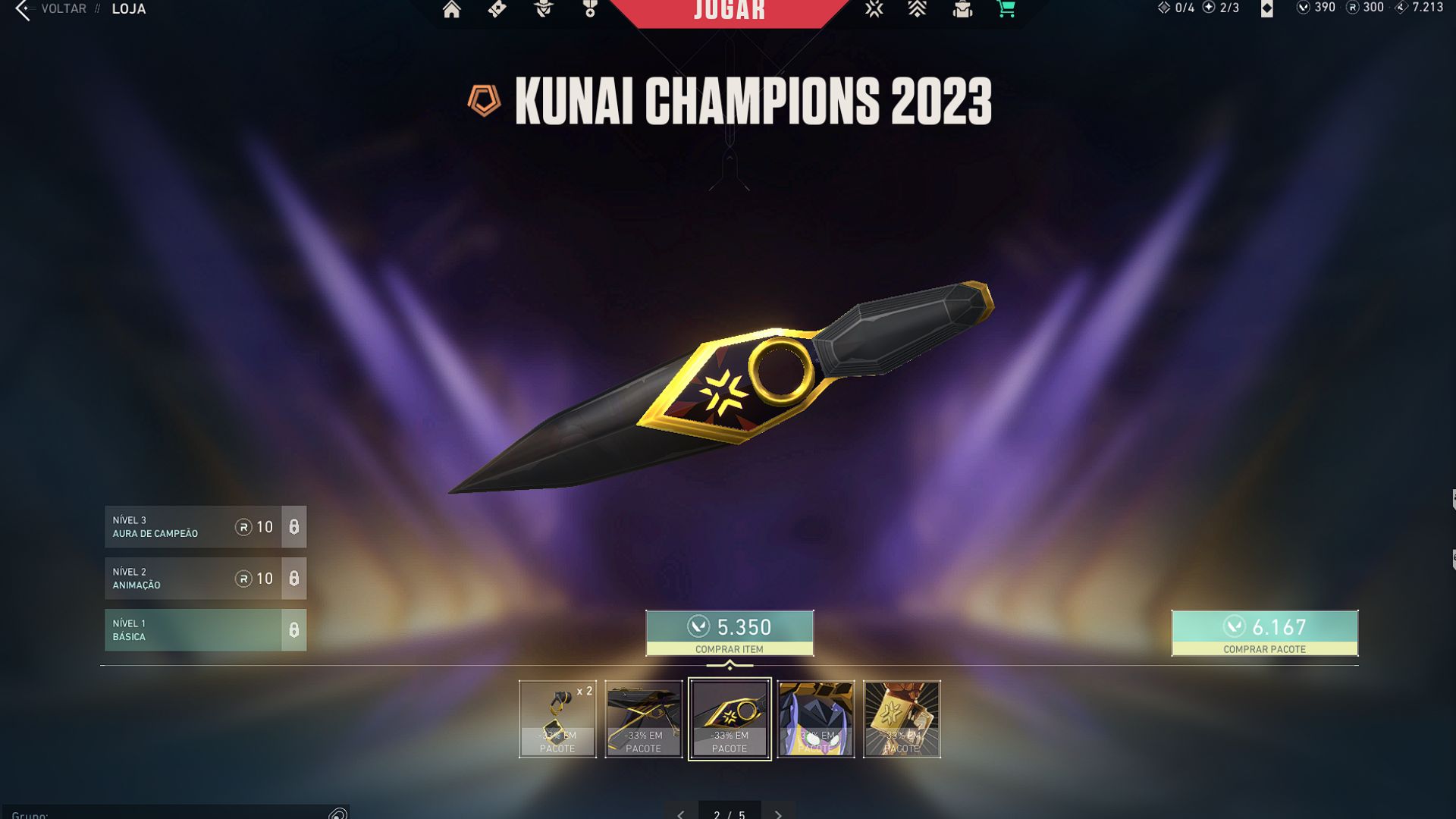Open the Progression tracks icon
Screen dimensions: 1456x819
click(x=918, y=11)
